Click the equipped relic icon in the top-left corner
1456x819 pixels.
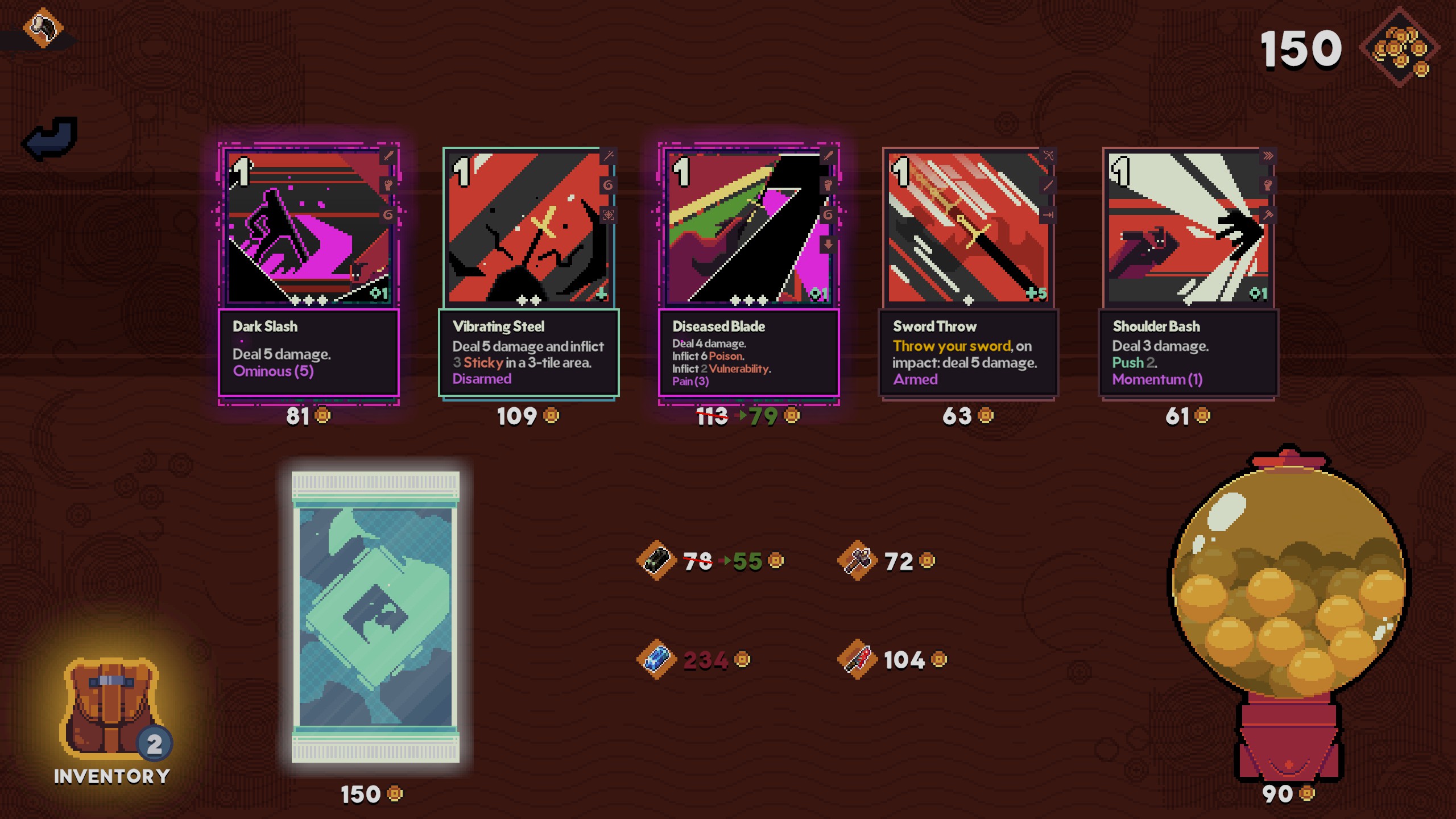pos(43,27)
